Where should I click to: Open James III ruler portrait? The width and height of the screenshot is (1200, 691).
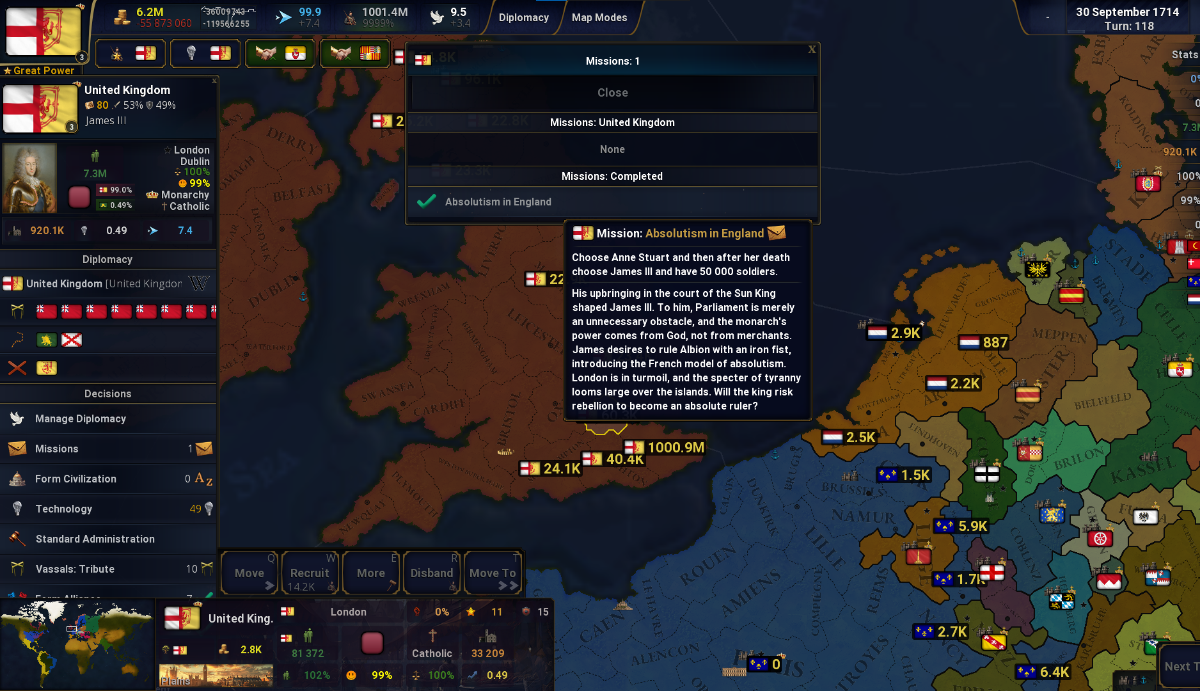pos(30,179)
